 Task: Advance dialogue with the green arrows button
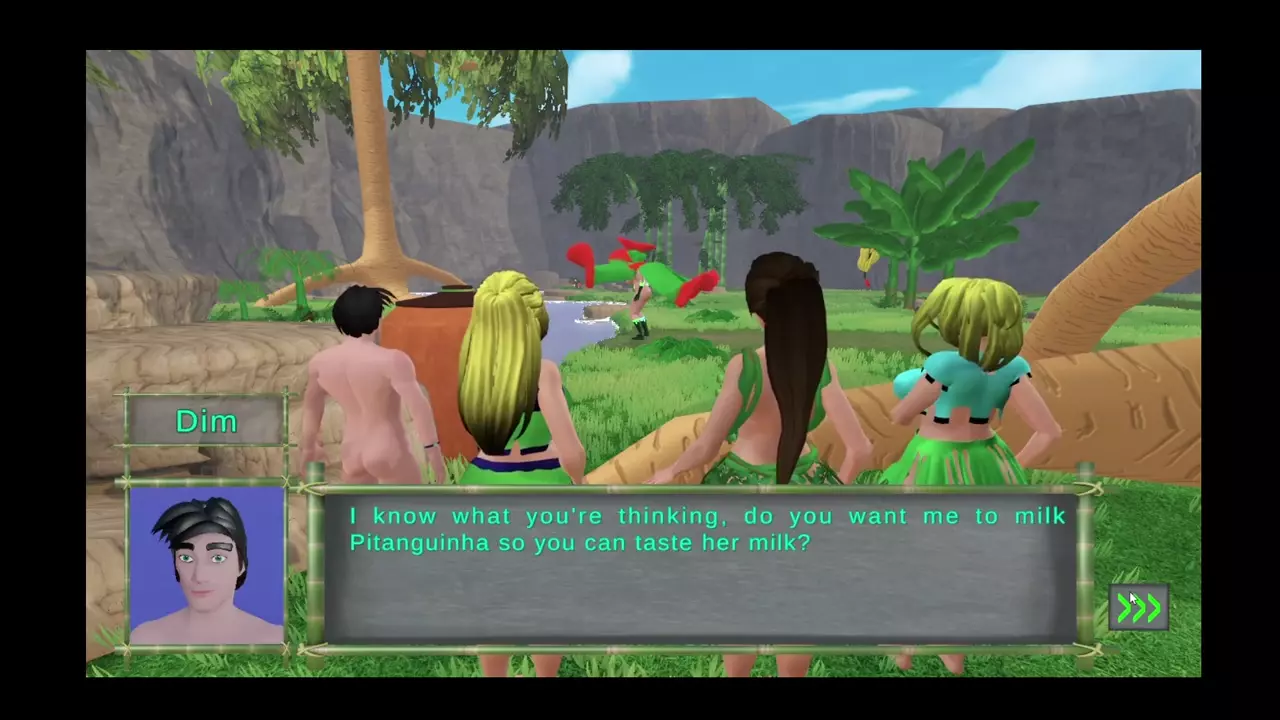coord(1139,607)
